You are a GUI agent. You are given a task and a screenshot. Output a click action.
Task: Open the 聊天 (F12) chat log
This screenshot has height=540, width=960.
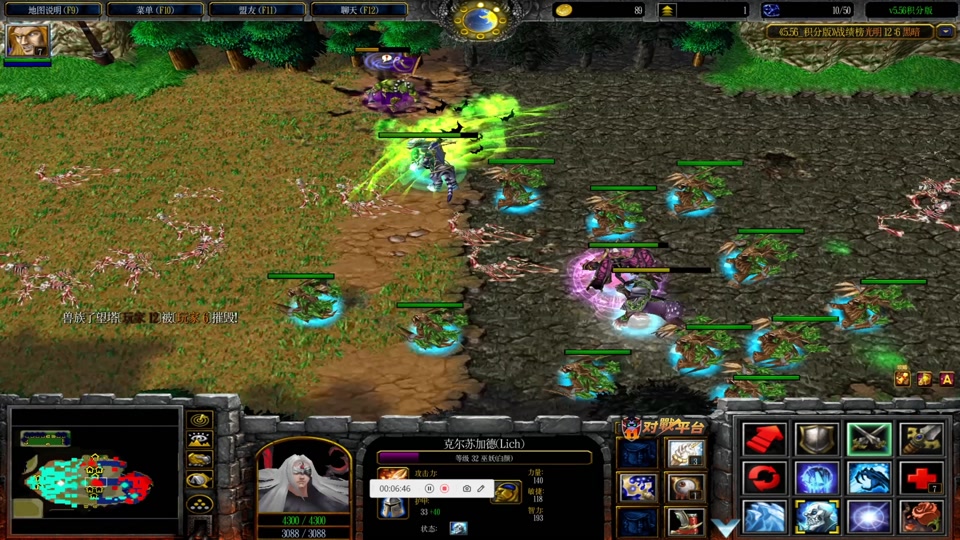pyautogui.click(x=360, y=10)
